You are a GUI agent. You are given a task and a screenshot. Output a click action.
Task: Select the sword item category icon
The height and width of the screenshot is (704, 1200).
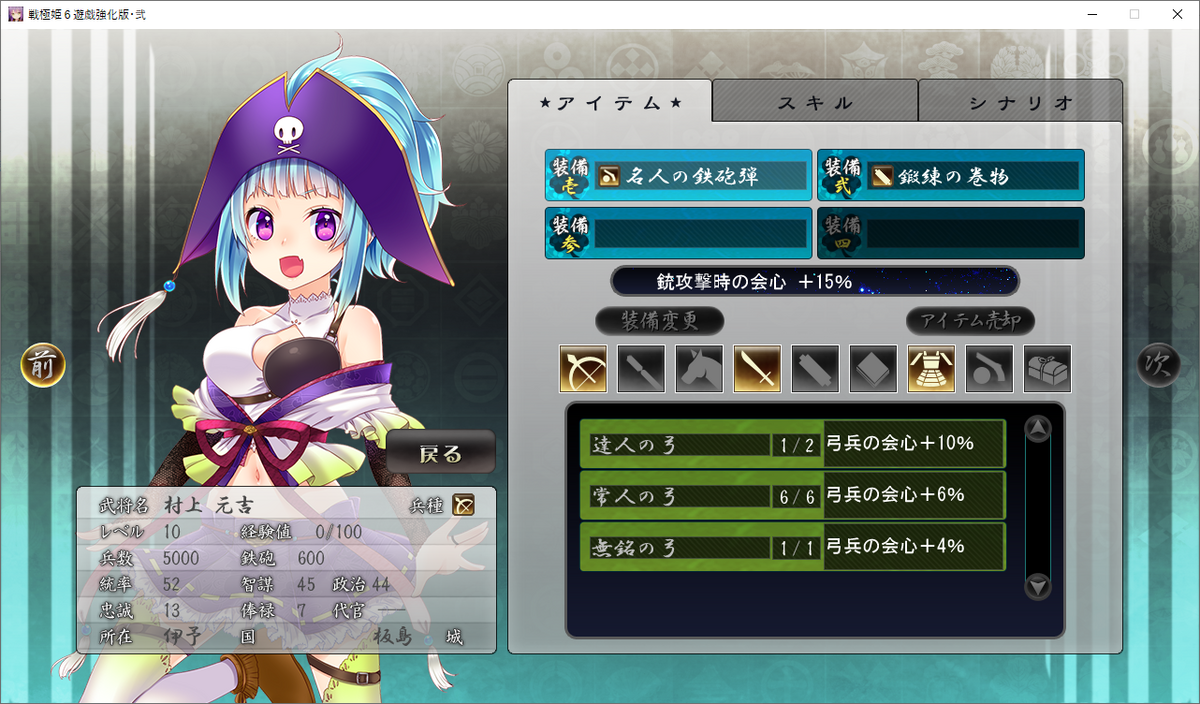coord(757,369)
